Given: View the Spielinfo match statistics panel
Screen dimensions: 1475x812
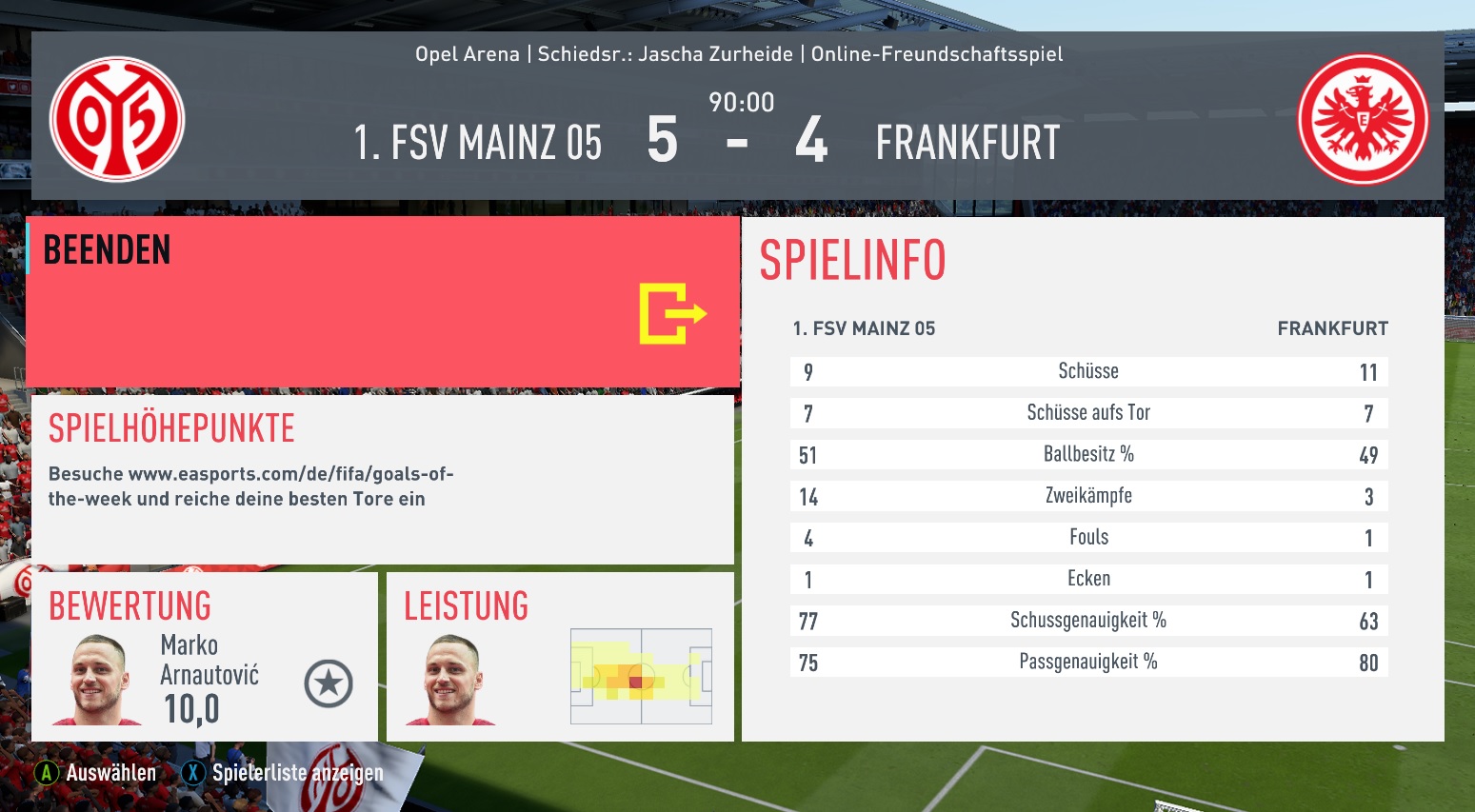Looking at the screenshot, I should [1092, 479].
